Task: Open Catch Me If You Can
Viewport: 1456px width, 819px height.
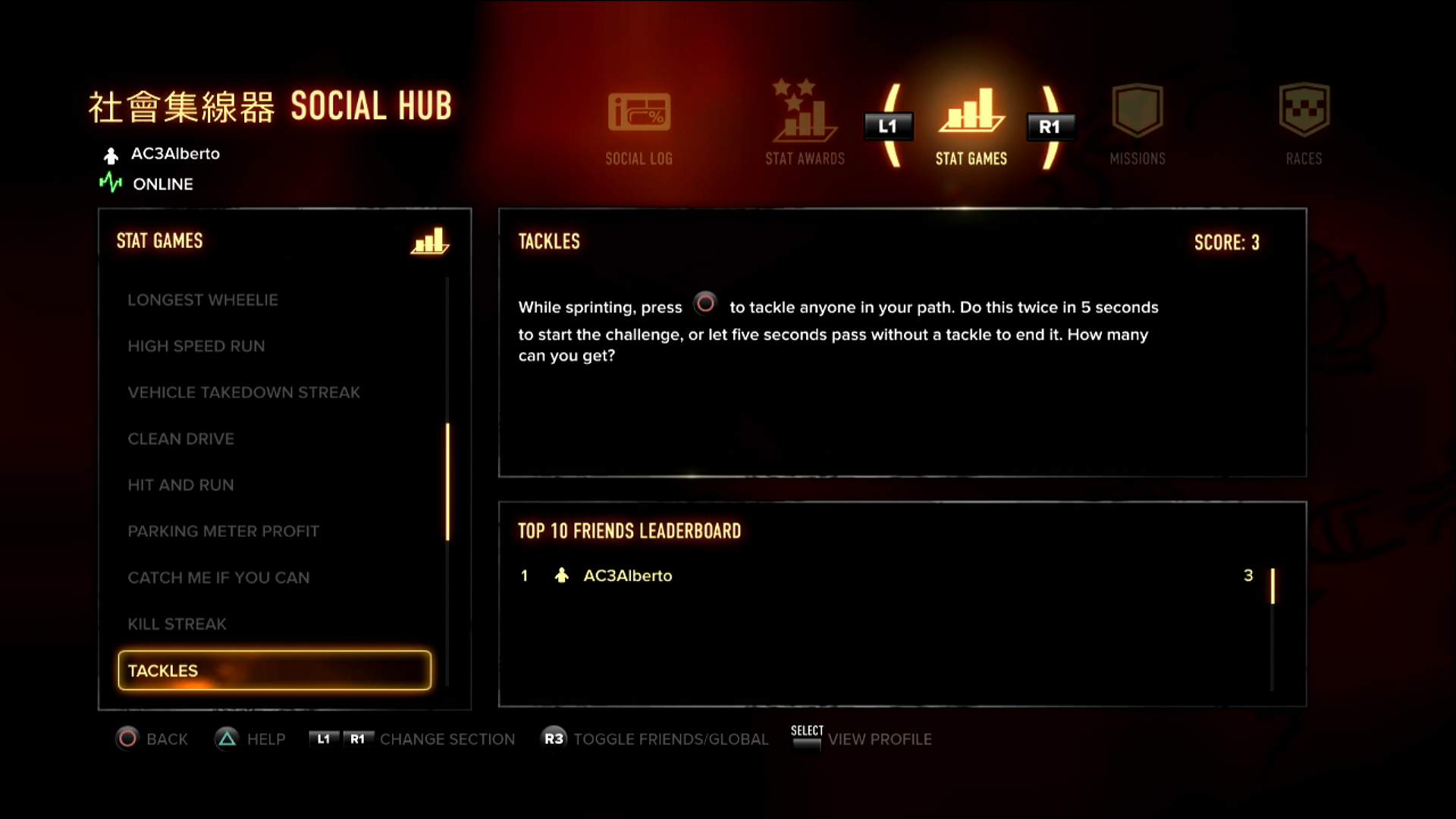Action: click(x=218, y=578)
